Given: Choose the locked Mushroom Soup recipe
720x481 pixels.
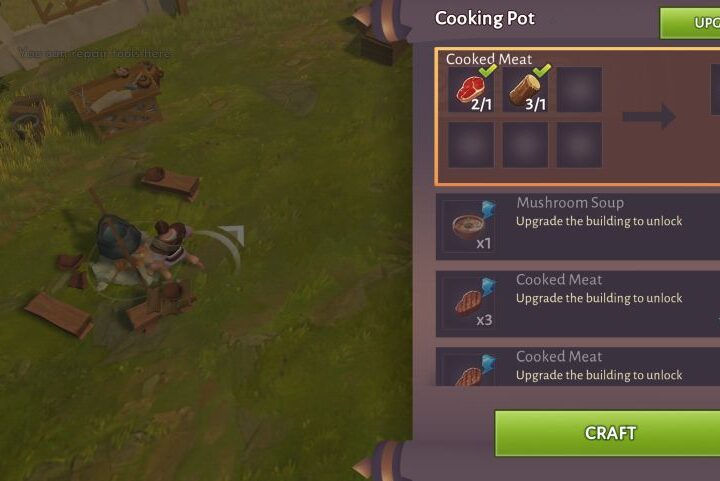Looking at the screenshot, I should [x=577, y=222].
